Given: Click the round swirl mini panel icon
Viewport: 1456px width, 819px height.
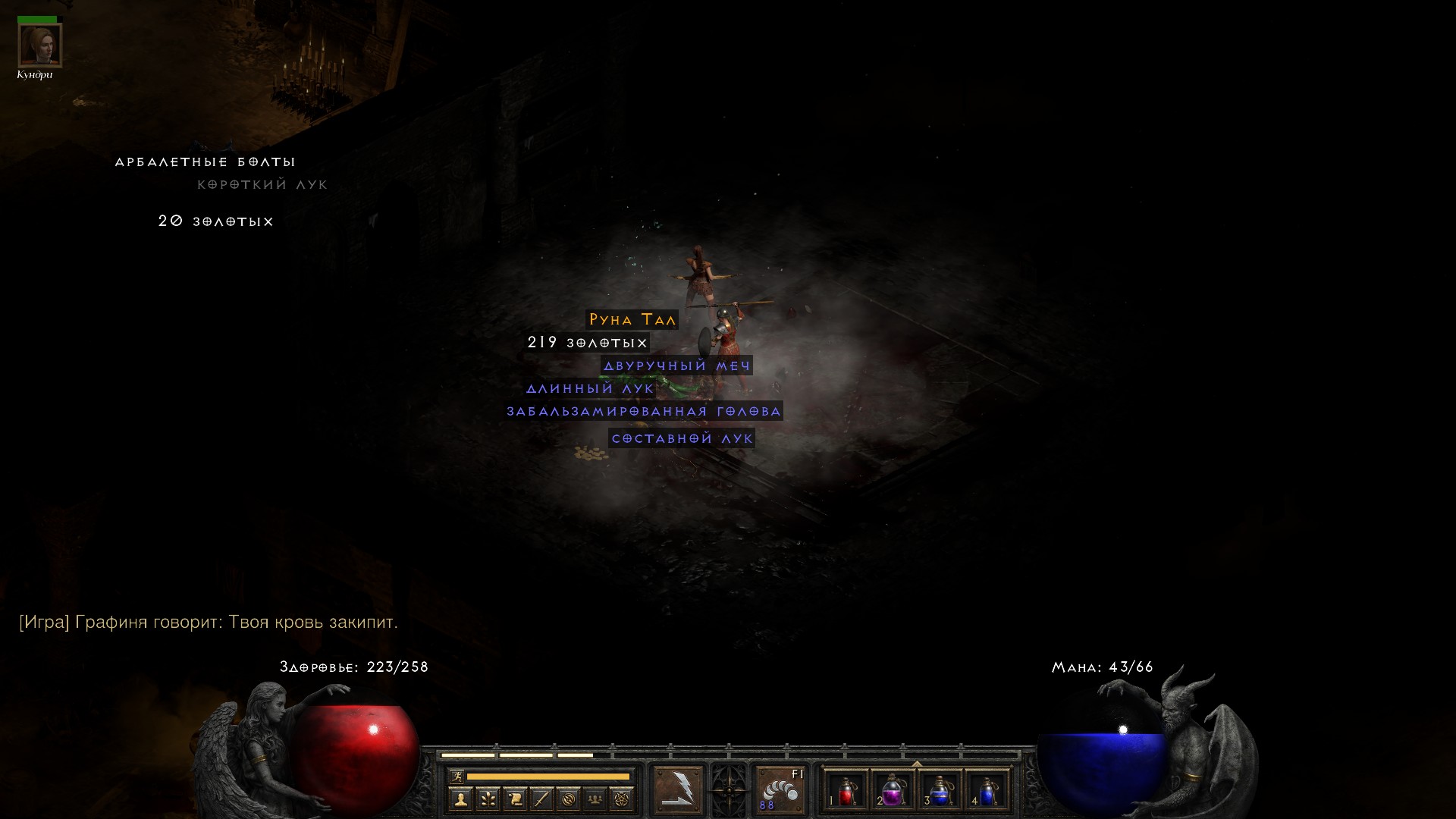Looking at the screenshot, I should 569,799.
